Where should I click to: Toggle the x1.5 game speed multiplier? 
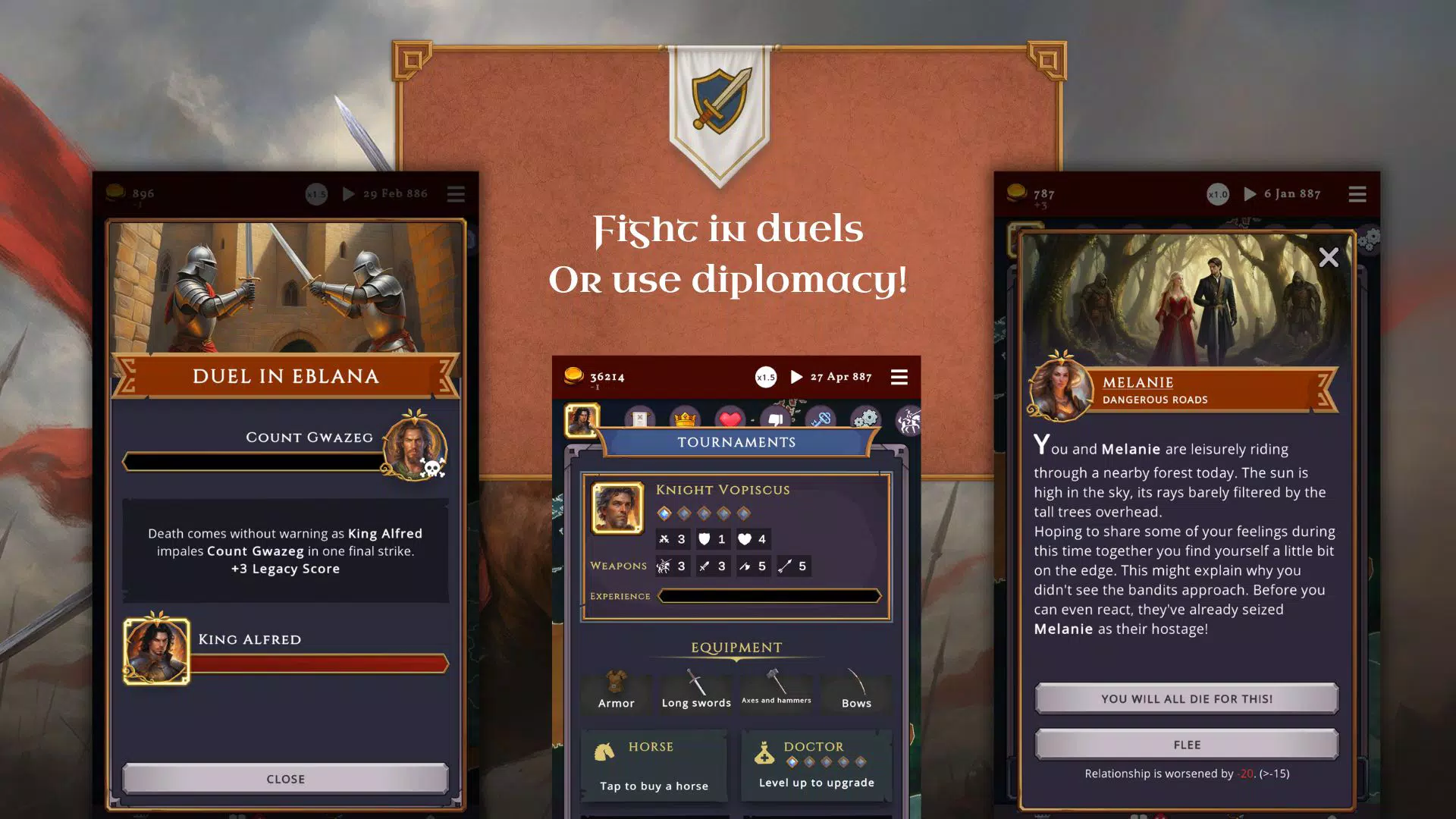coord(765,377)
